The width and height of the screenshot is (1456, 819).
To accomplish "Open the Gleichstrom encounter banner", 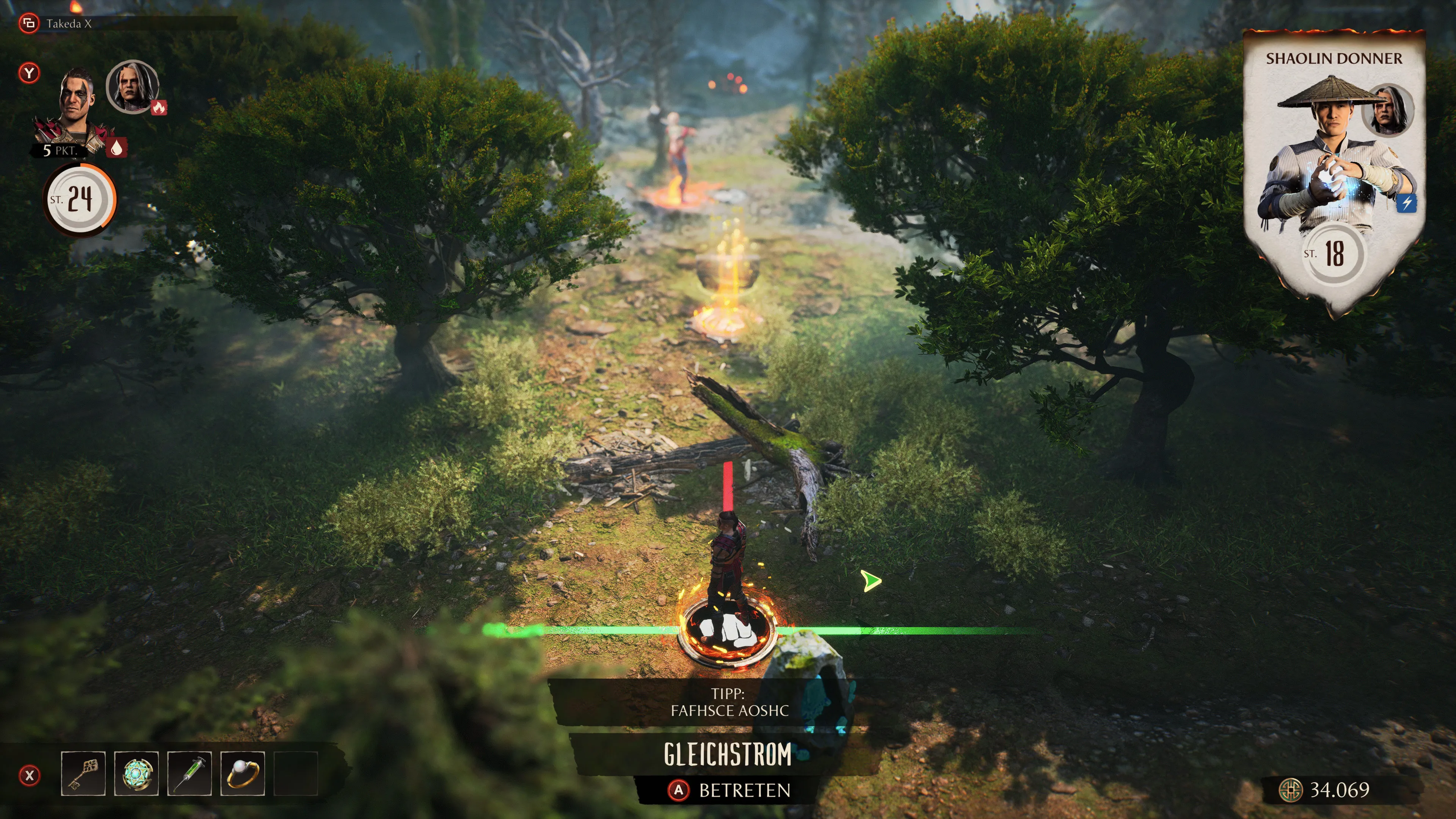I will [728, 755].
